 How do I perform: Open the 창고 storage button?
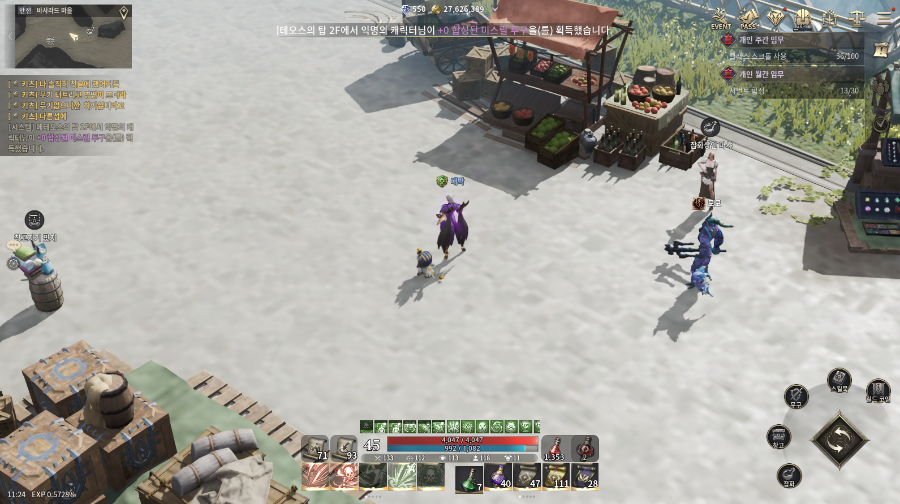[x=779, y=436]
